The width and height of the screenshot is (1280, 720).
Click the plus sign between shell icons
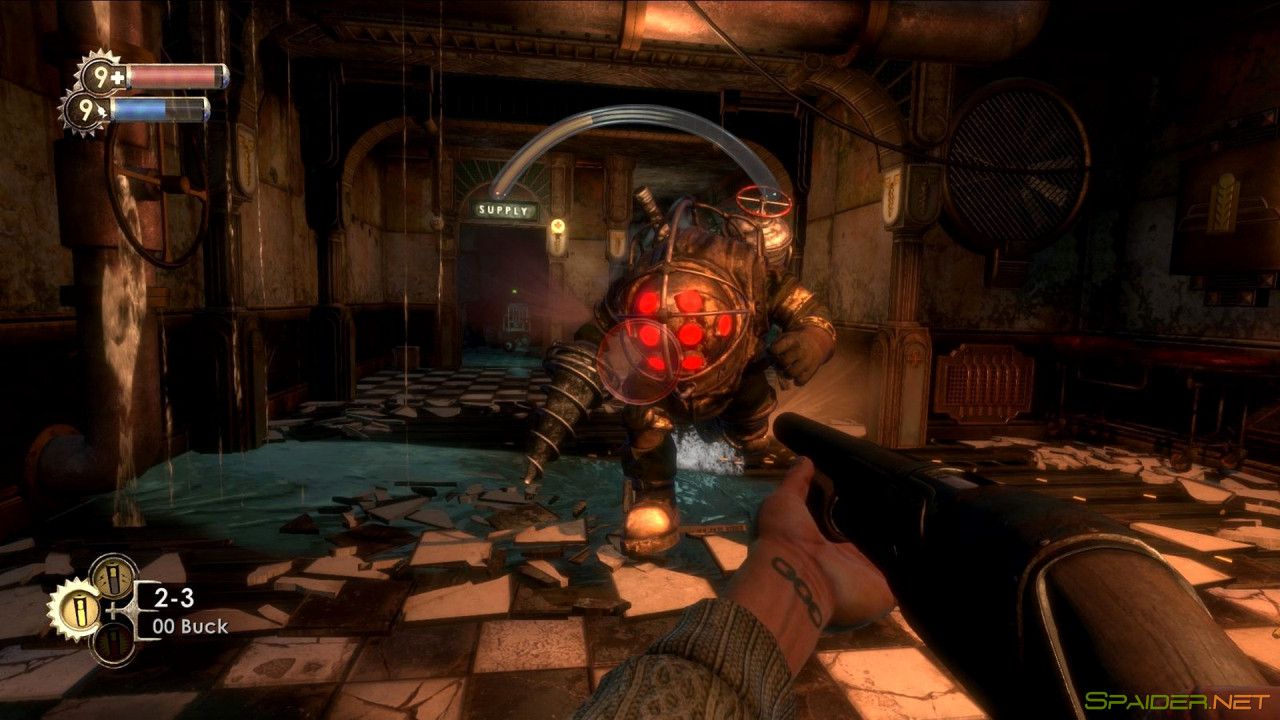click(112, 610)
